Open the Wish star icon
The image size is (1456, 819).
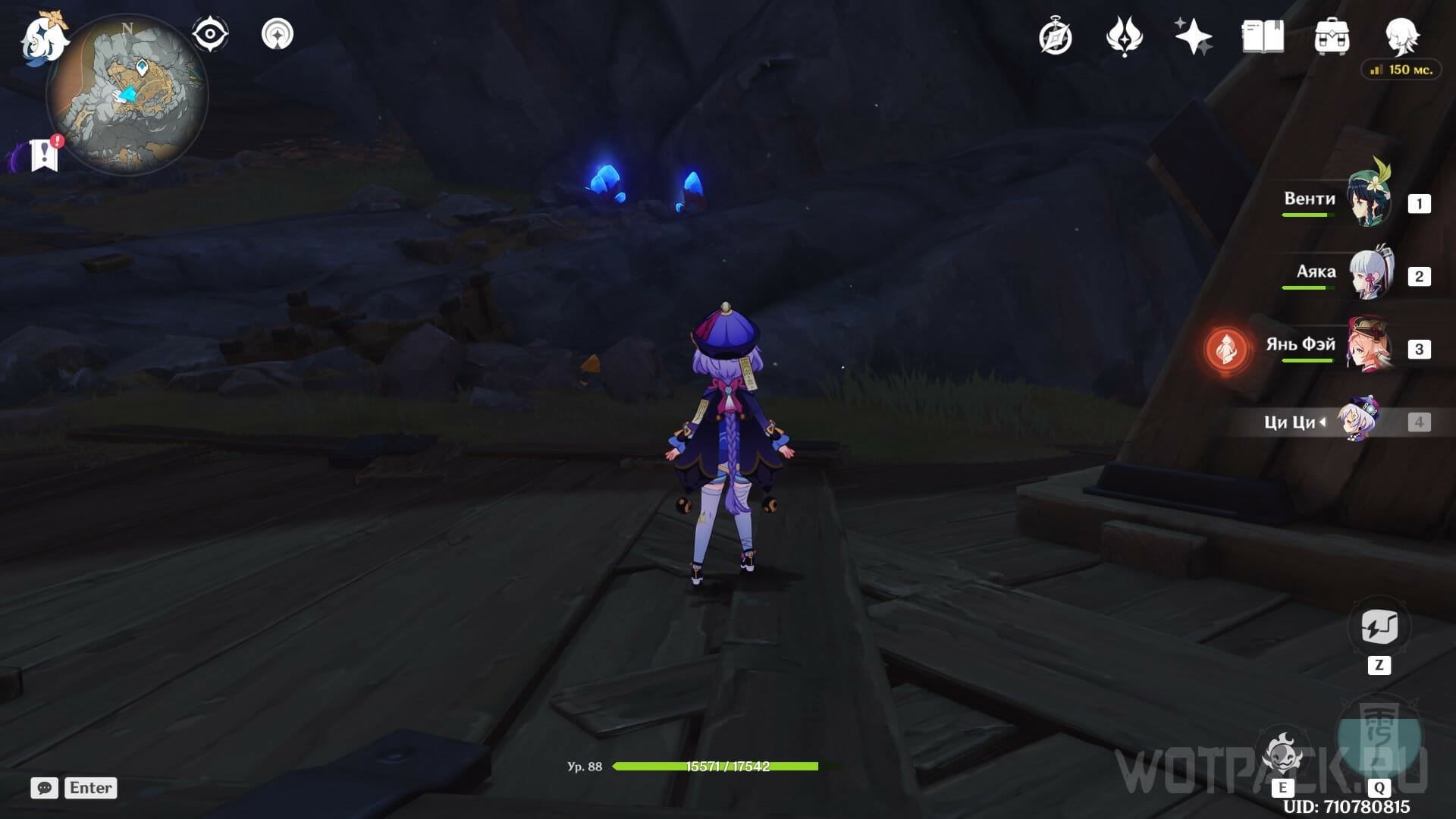pyautogui.click(x=1193, y=36)
